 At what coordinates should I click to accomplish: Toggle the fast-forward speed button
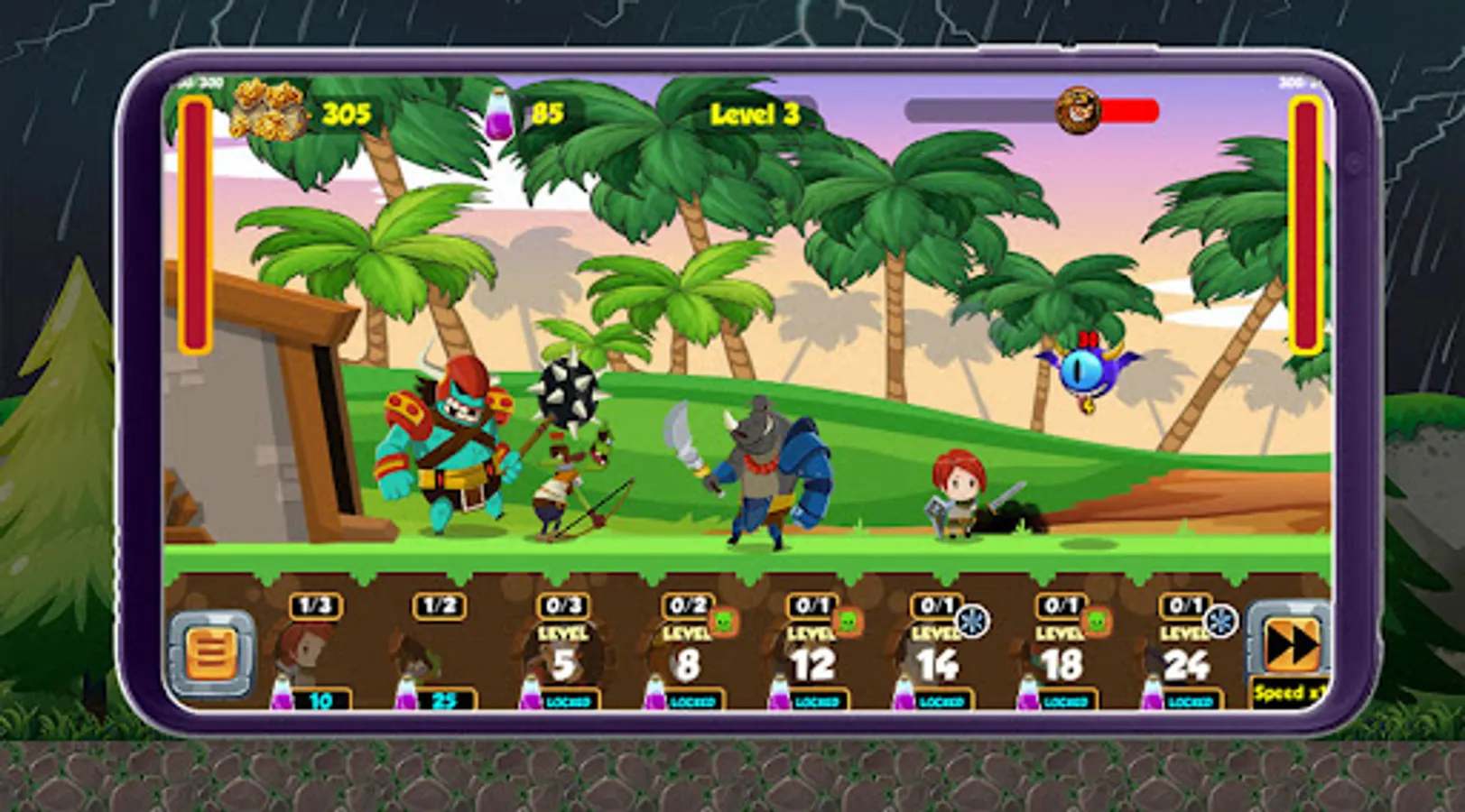[x=1288, y=645]
